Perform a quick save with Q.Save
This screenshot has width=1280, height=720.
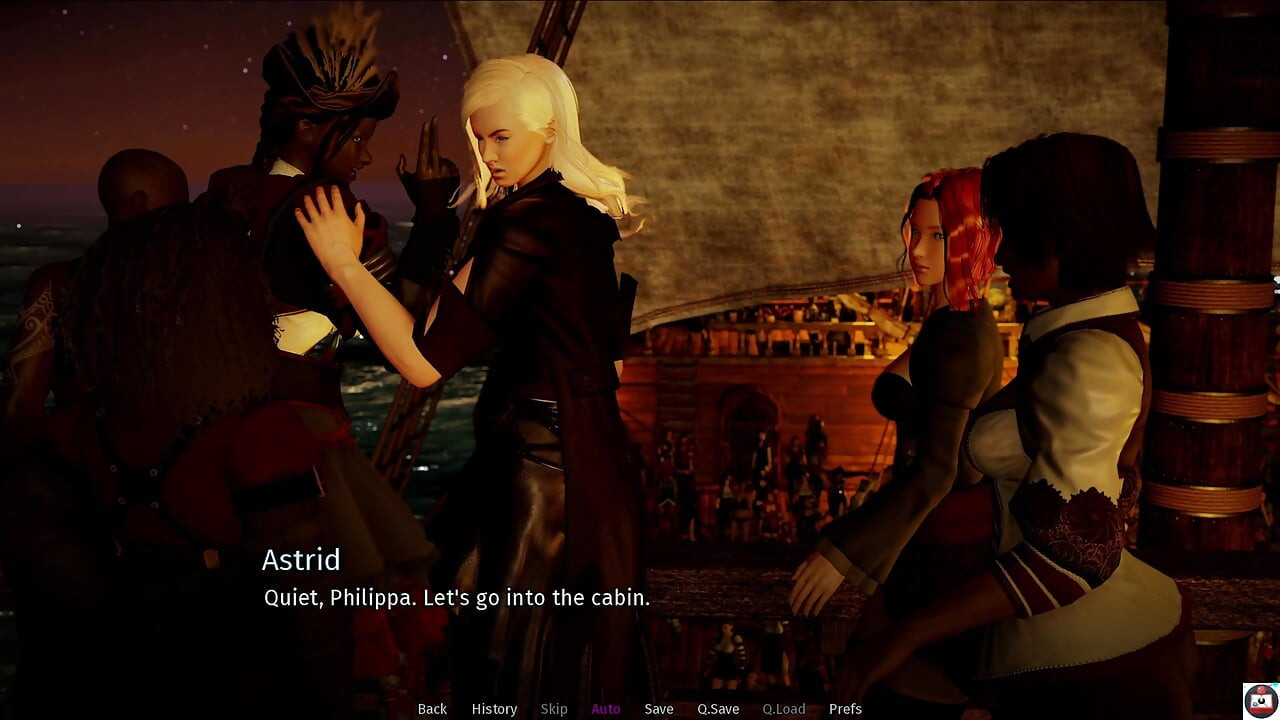click(718, 709)
